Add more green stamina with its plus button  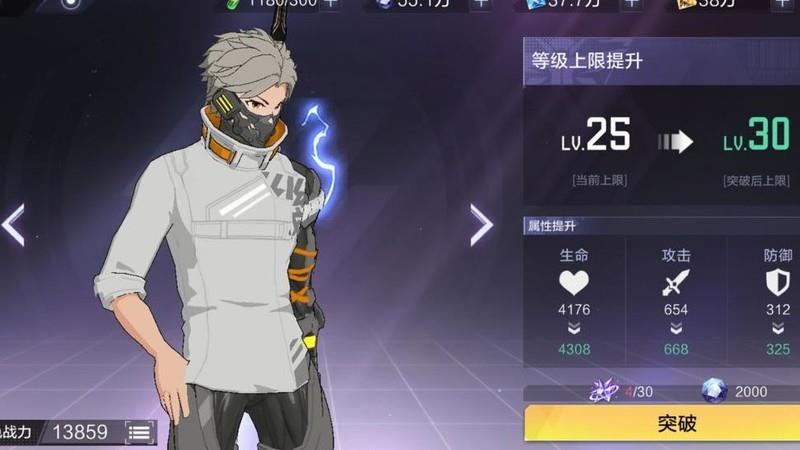click(330, 4)
